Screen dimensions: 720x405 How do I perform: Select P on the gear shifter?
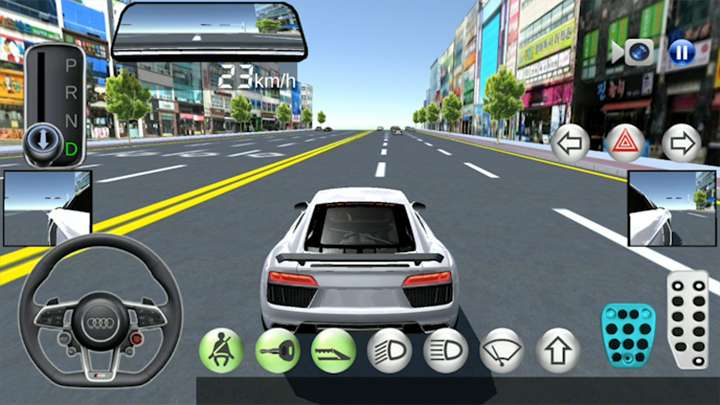pyautogui.click(x=71, y=64)
